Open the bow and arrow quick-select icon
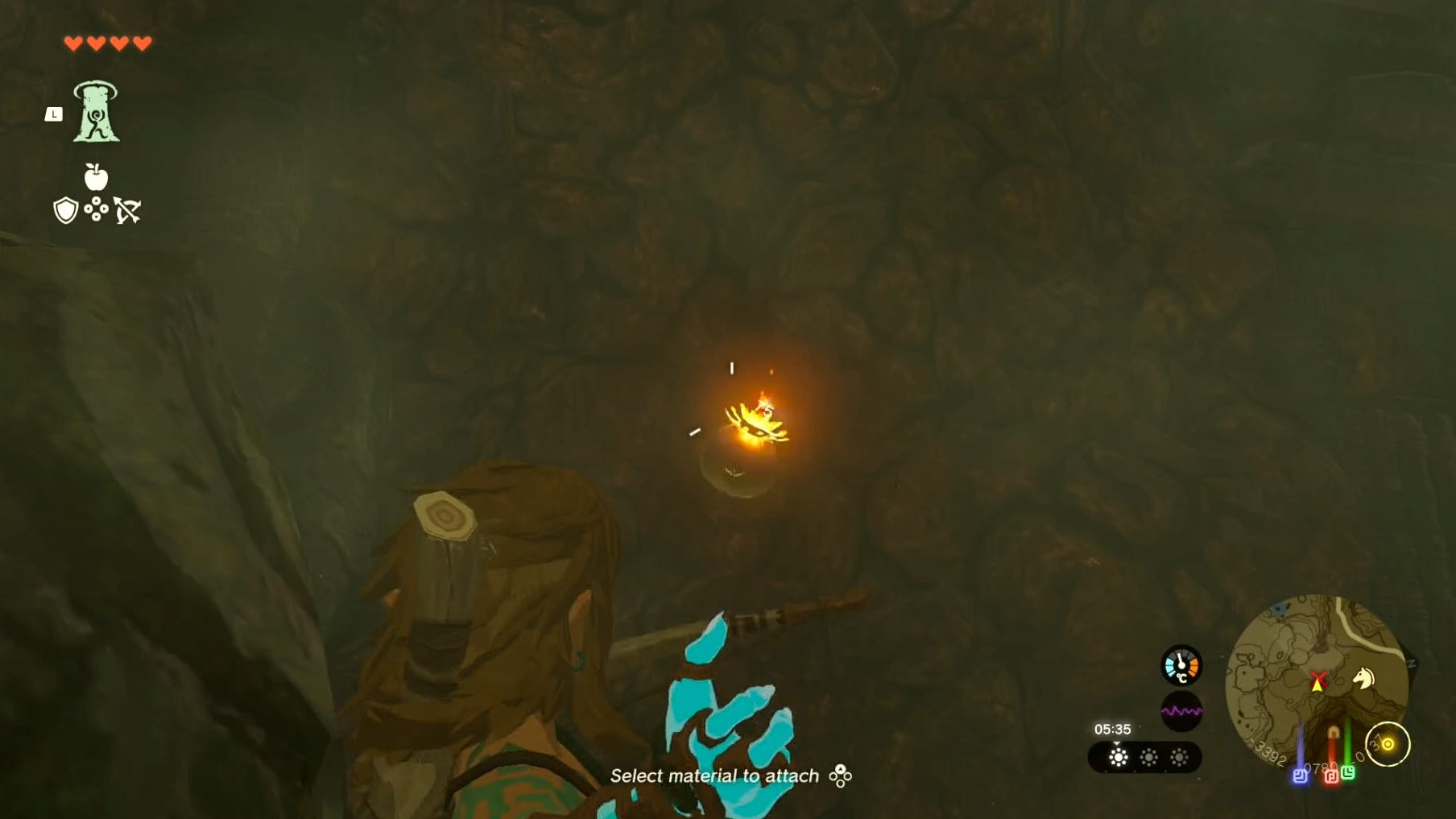The height and width of the screenshot is (819, 1456). [127, 211]
